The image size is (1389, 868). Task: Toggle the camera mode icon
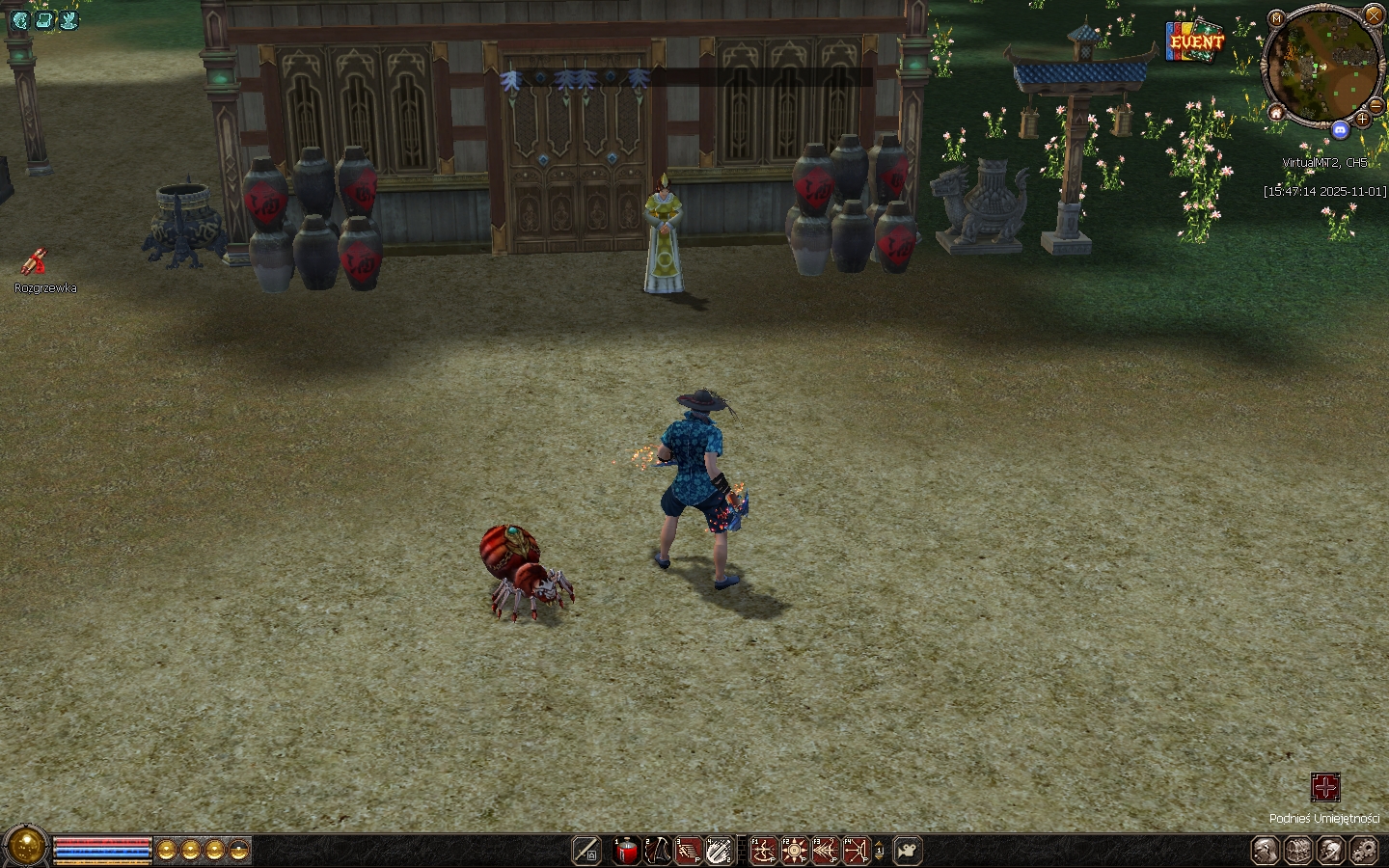pyautogui.click(x=907, y=851)
